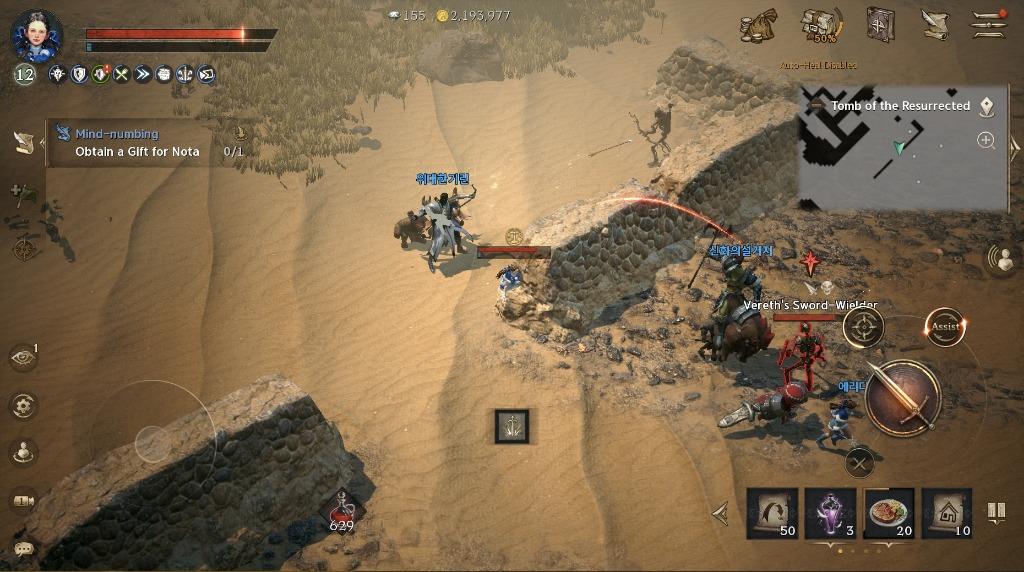The height and width of the screenshot is (572, 1024).
Task: Click the minimap location pin button
Action: 986,106
